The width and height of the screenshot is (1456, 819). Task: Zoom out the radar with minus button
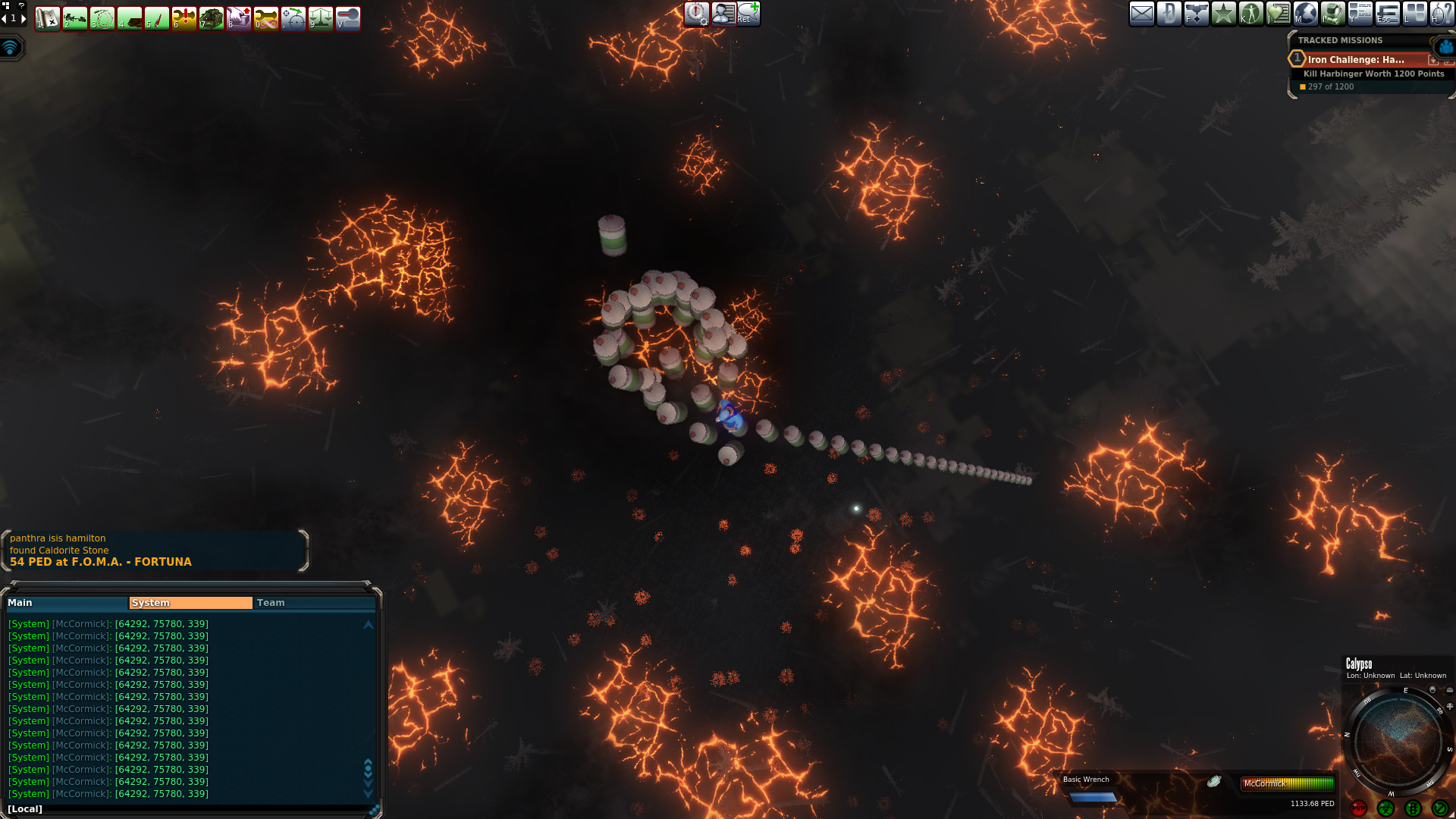pos(1450,690)
